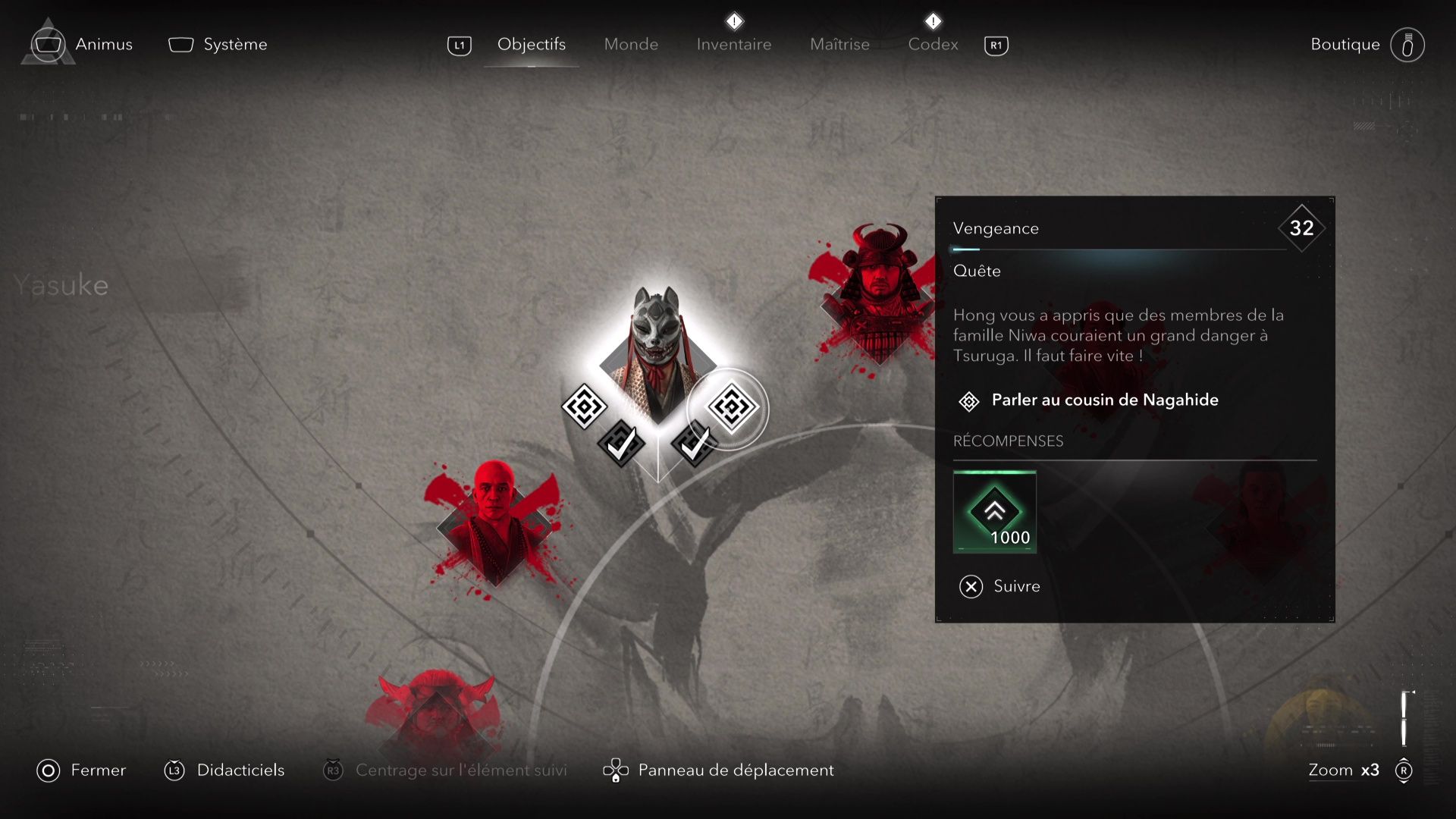Open the Animus menu
1456x819 pixels.
point(83,45)
